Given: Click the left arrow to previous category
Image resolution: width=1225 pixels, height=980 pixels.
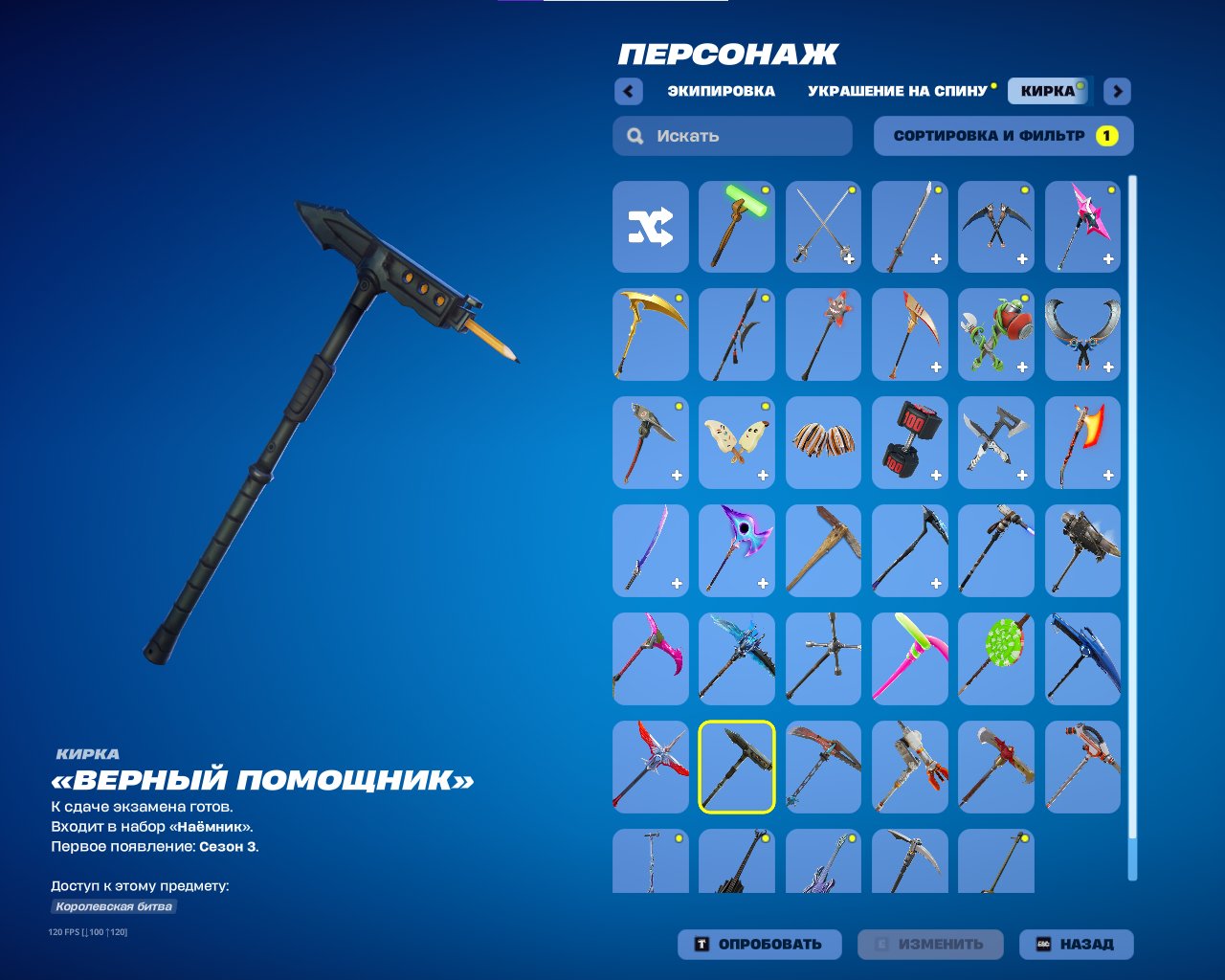Looking at the screenshot, I should tap(628, 91).
